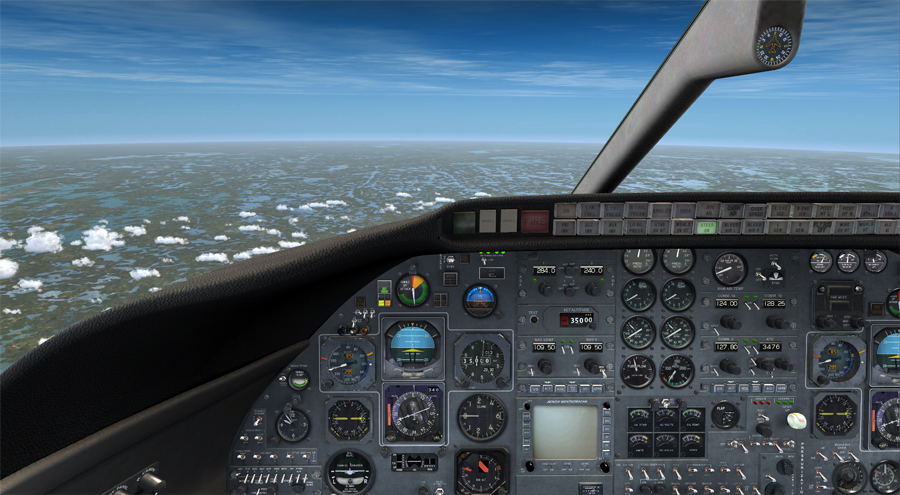Select the COMM 2 frequency 127.80
This screenshot has height=495, width=900.
click(x=726, y=348)
